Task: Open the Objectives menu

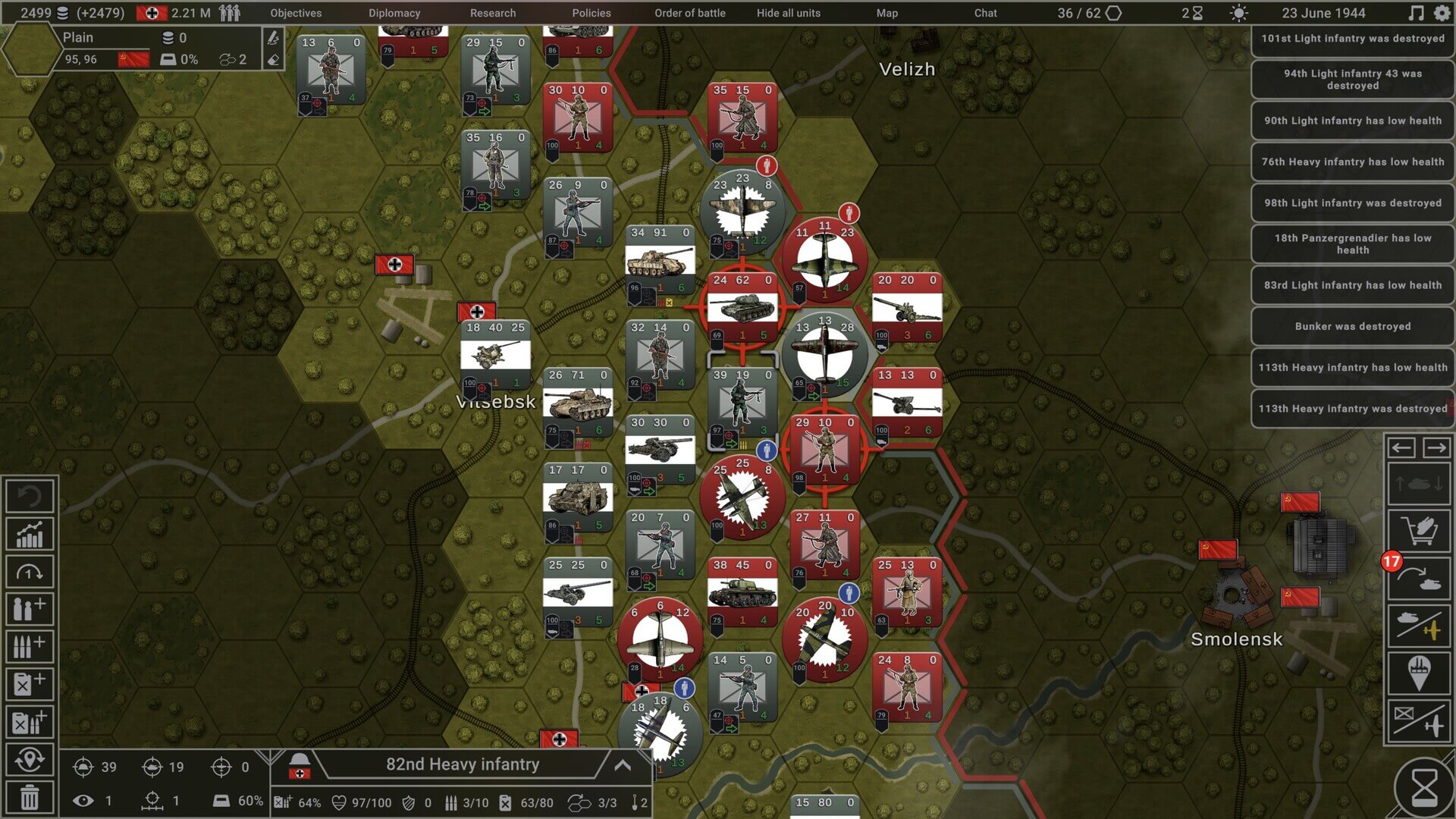Action: click(x=296, y=13)
